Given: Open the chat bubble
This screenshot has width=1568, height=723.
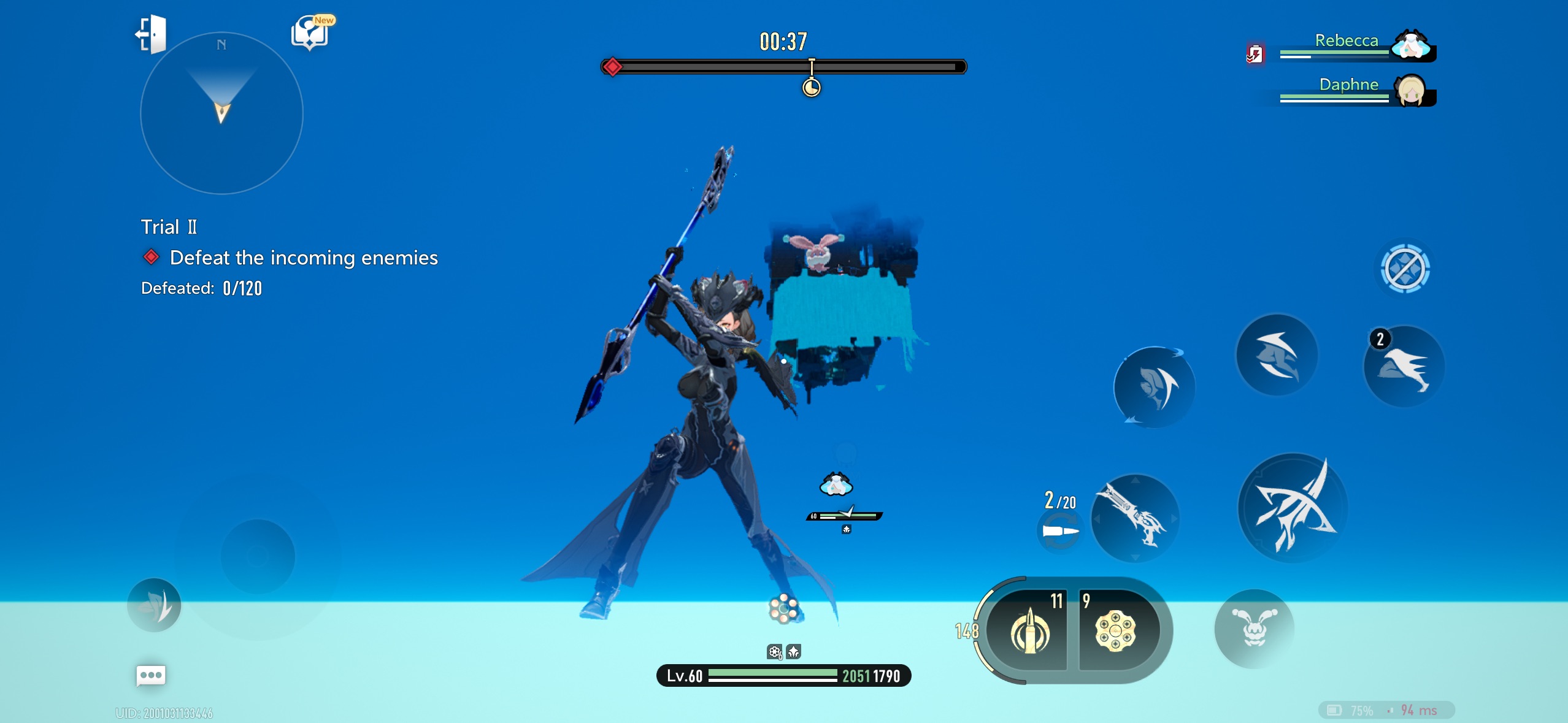Looking at the screenshot, I should pos(150,676).
